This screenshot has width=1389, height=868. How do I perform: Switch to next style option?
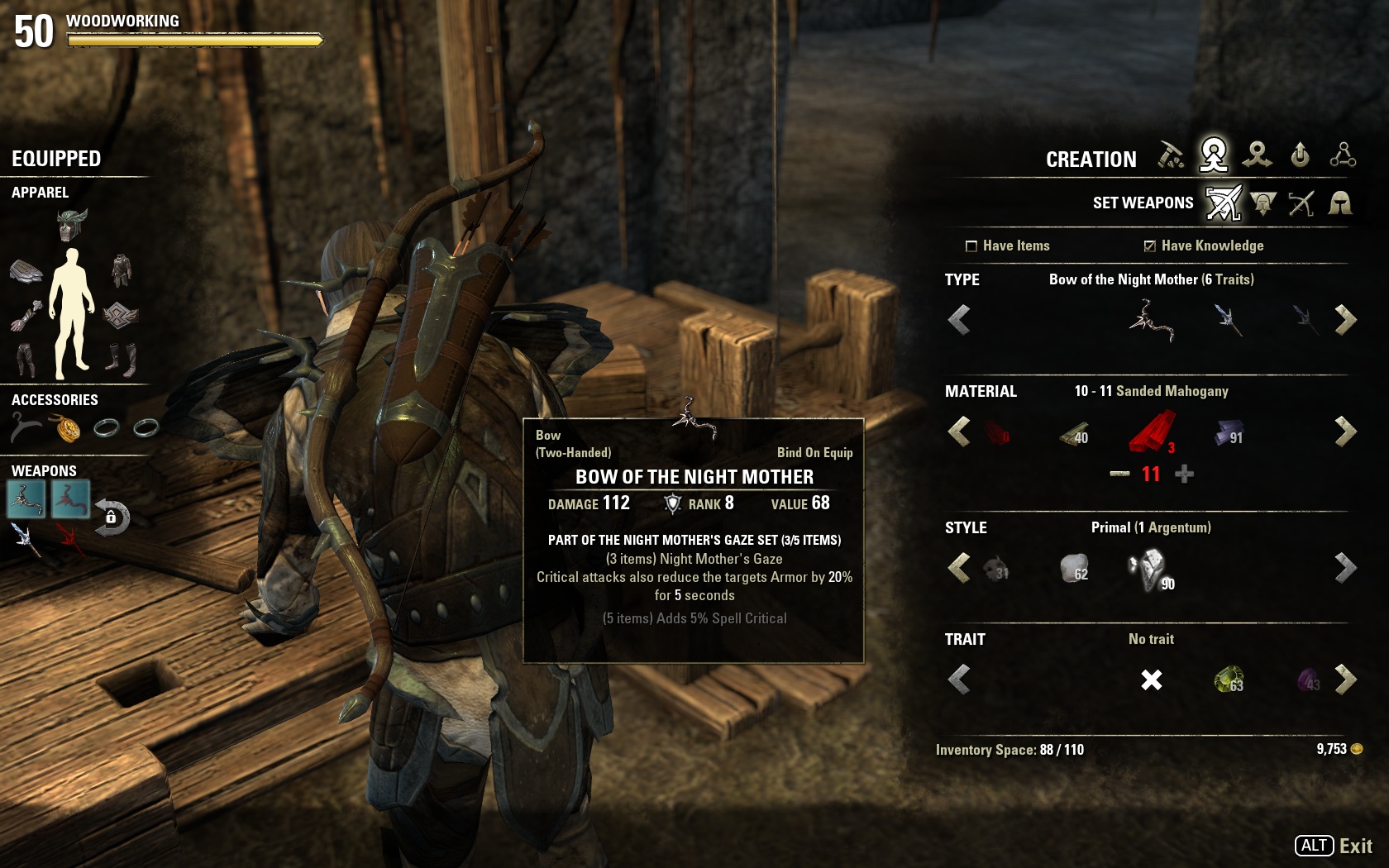click(x=1345, y=568)
